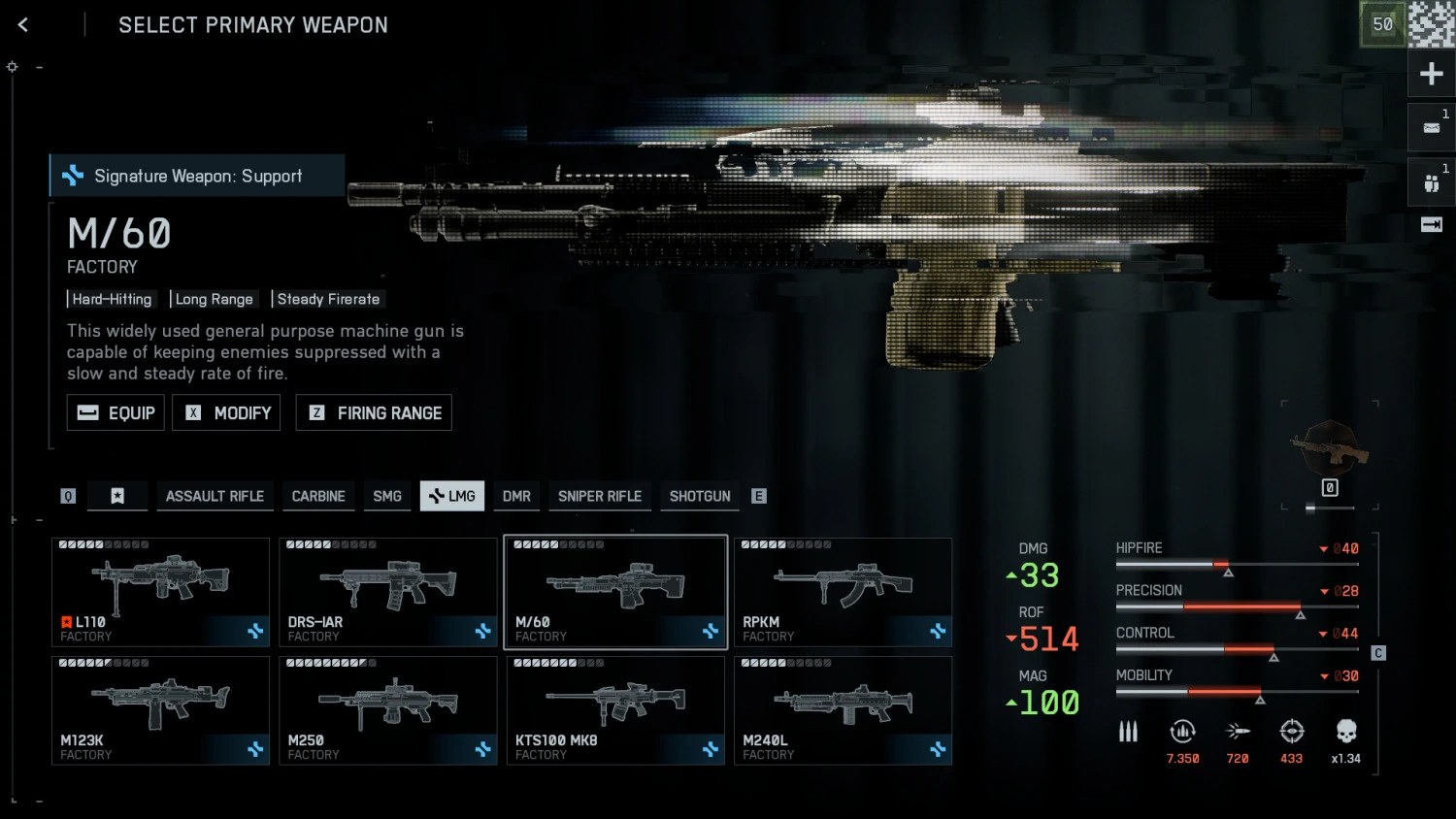The width and height of the screenshot is (1456, 819).
Task: Show the DMR weapons
Action: click(x=516, y=496)
